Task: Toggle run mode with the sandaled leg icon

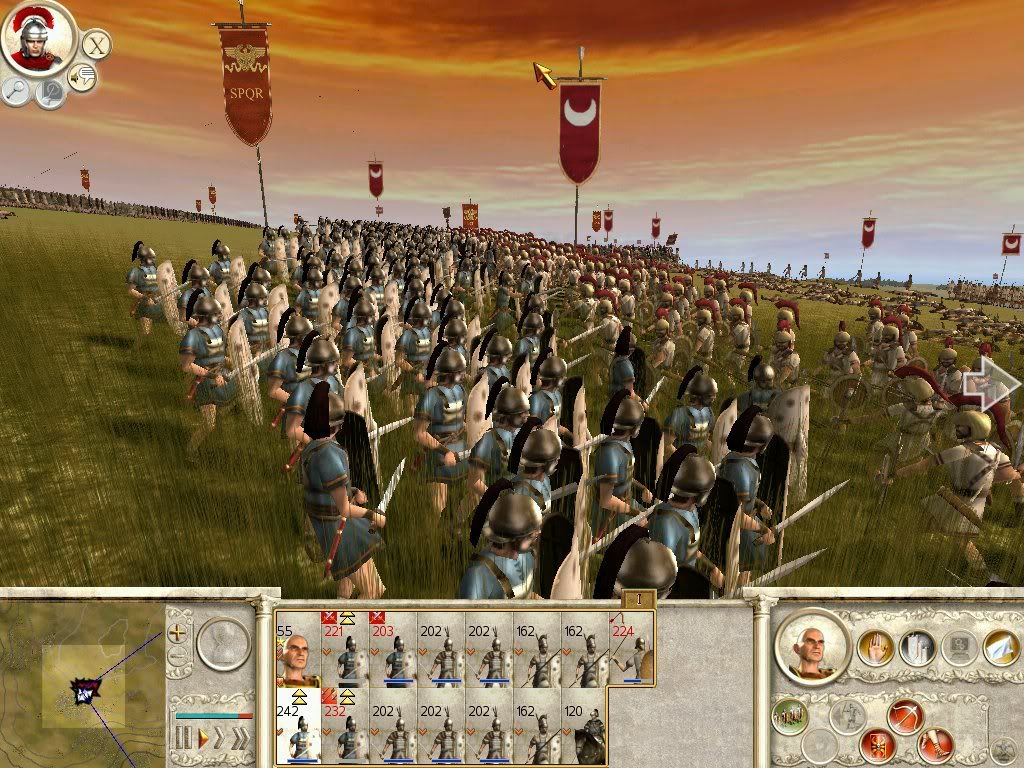Action: [937, 745]
